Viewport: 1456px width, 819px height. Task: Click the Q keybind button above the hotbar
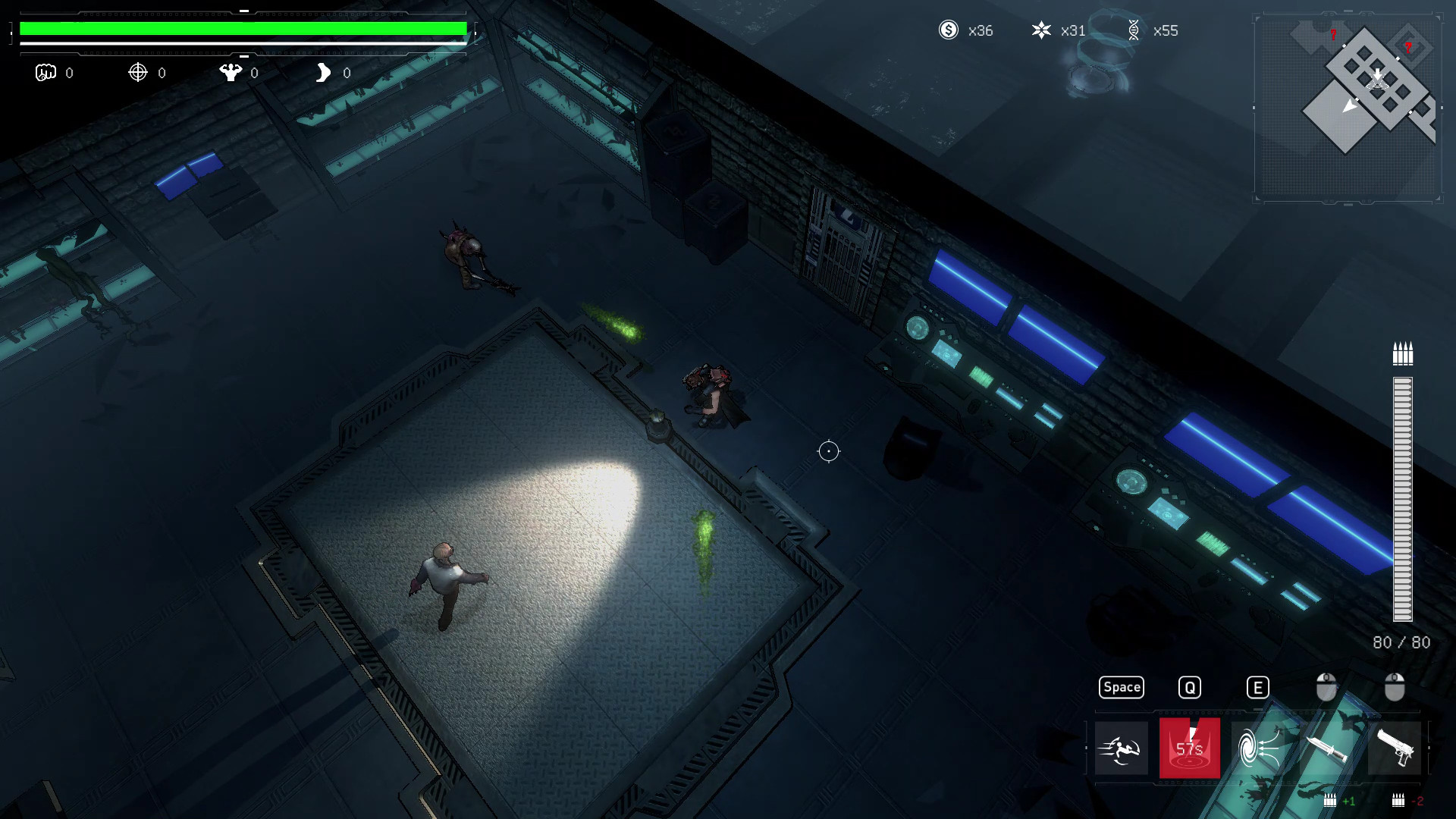click(1190, 687)
